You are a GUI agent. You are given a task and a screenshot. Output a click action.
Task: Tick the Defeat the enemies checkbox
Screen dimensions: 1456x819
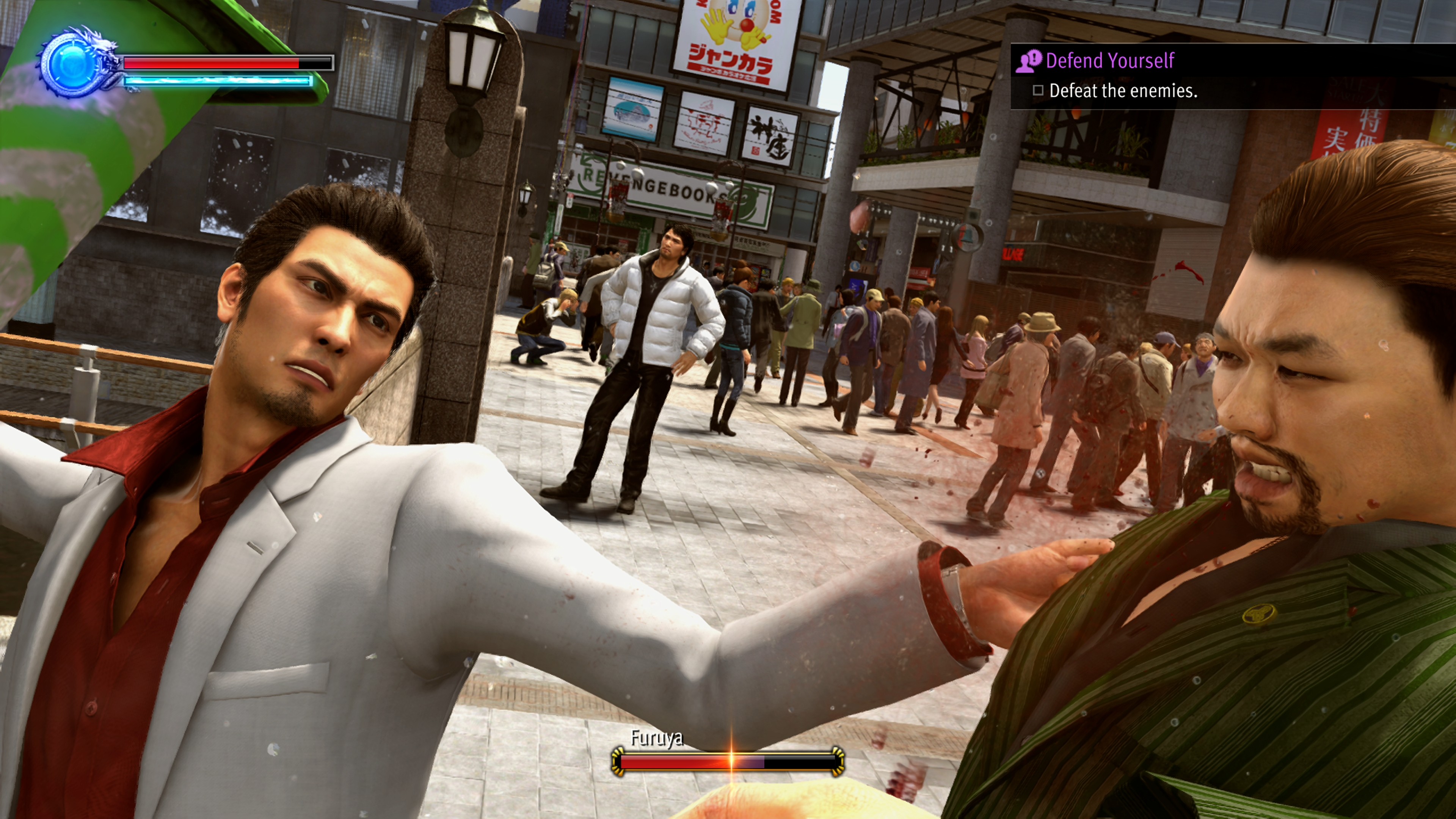pos(1038,91)
